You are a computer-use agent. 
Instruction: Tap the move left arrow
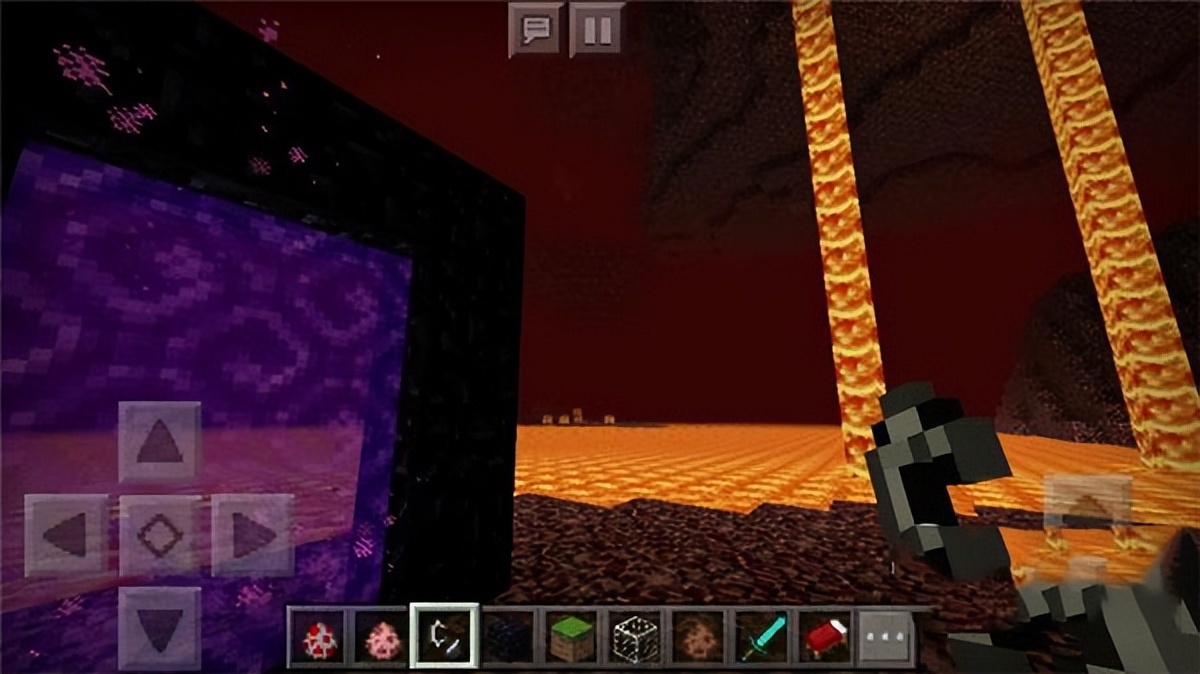point(65,535)
